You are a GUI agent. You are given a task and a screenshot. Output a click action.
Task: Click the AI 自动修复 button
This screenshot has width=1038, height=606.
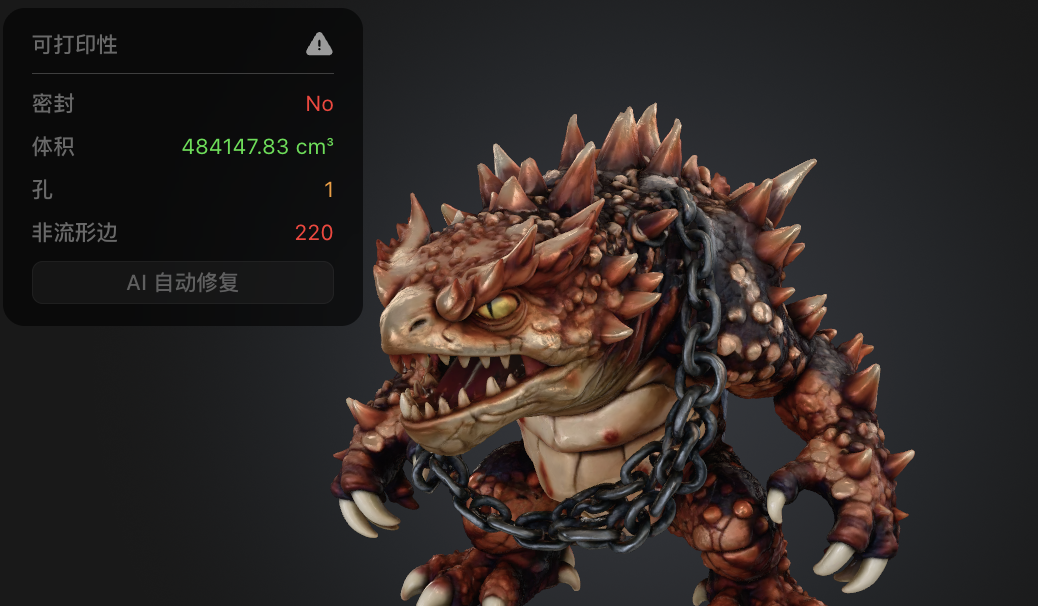(183, 283)
